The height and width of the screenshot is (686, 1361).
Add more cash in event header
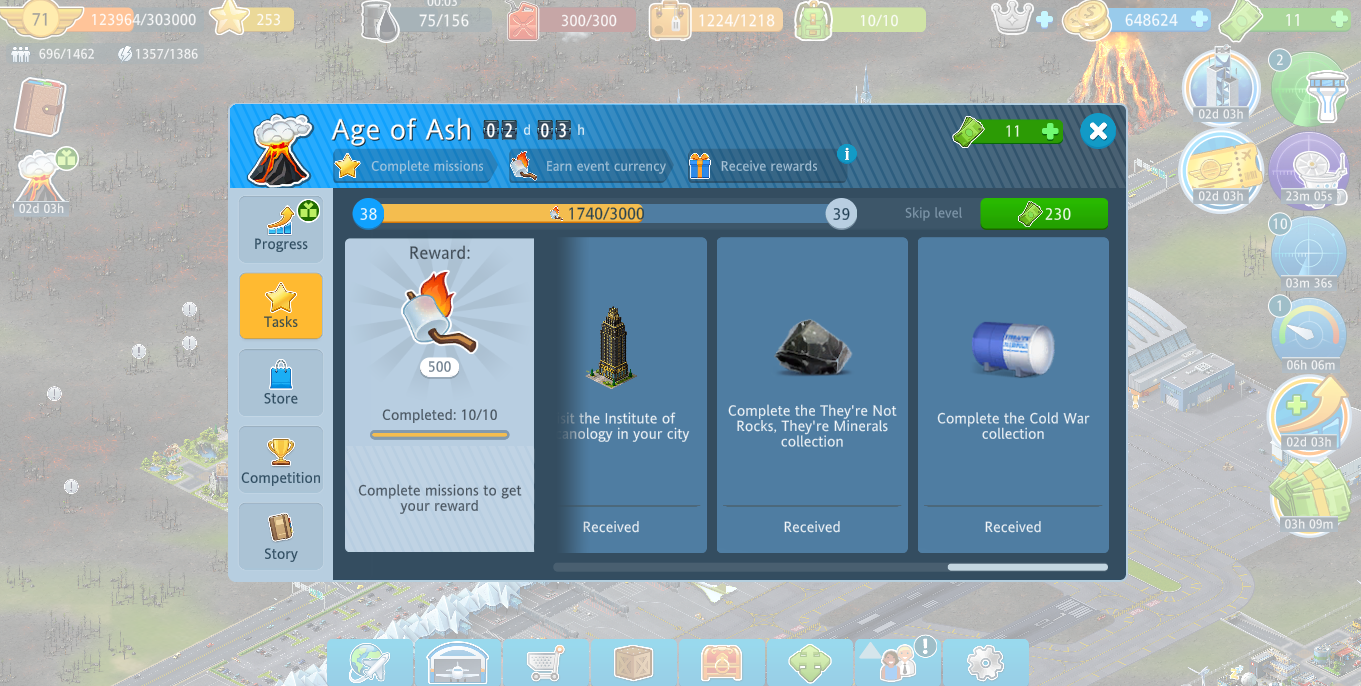(1050, 131)
